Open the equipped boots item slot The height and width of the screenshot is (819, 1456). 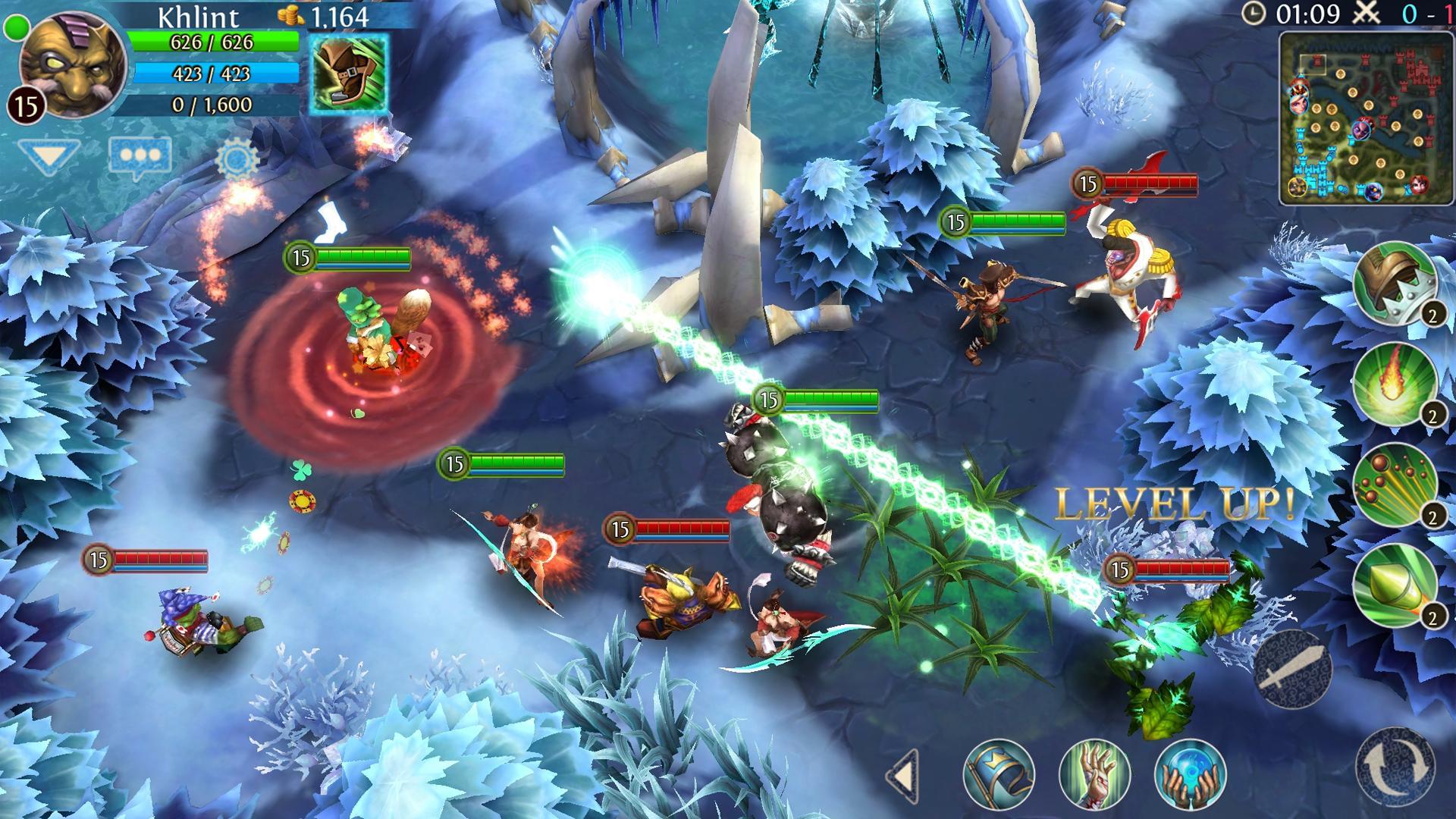(x=349, y=72)
